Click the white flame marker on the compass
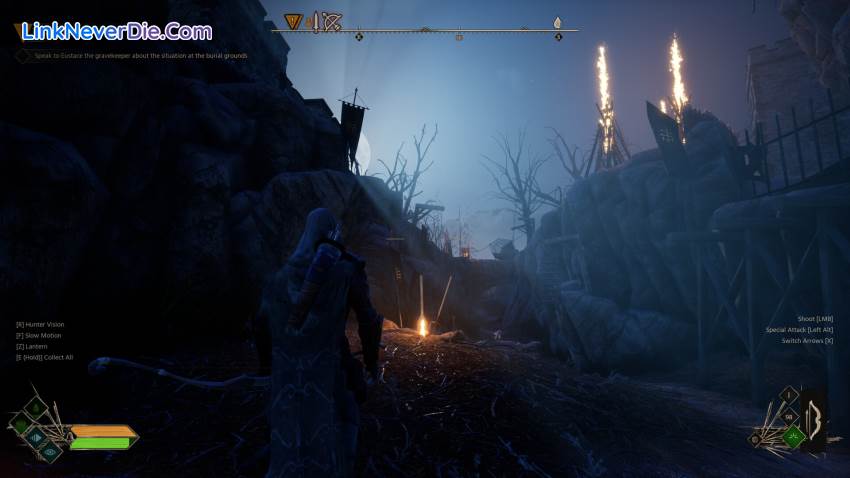 (557, 21)
